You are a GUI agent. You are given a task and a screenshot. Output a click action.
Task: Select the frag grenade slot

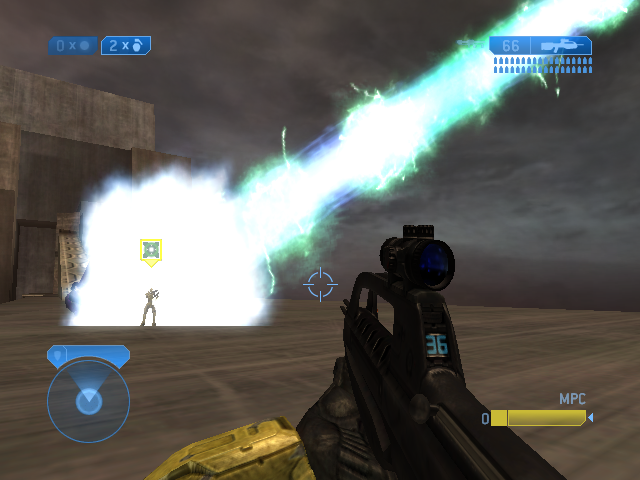(126, 45)
